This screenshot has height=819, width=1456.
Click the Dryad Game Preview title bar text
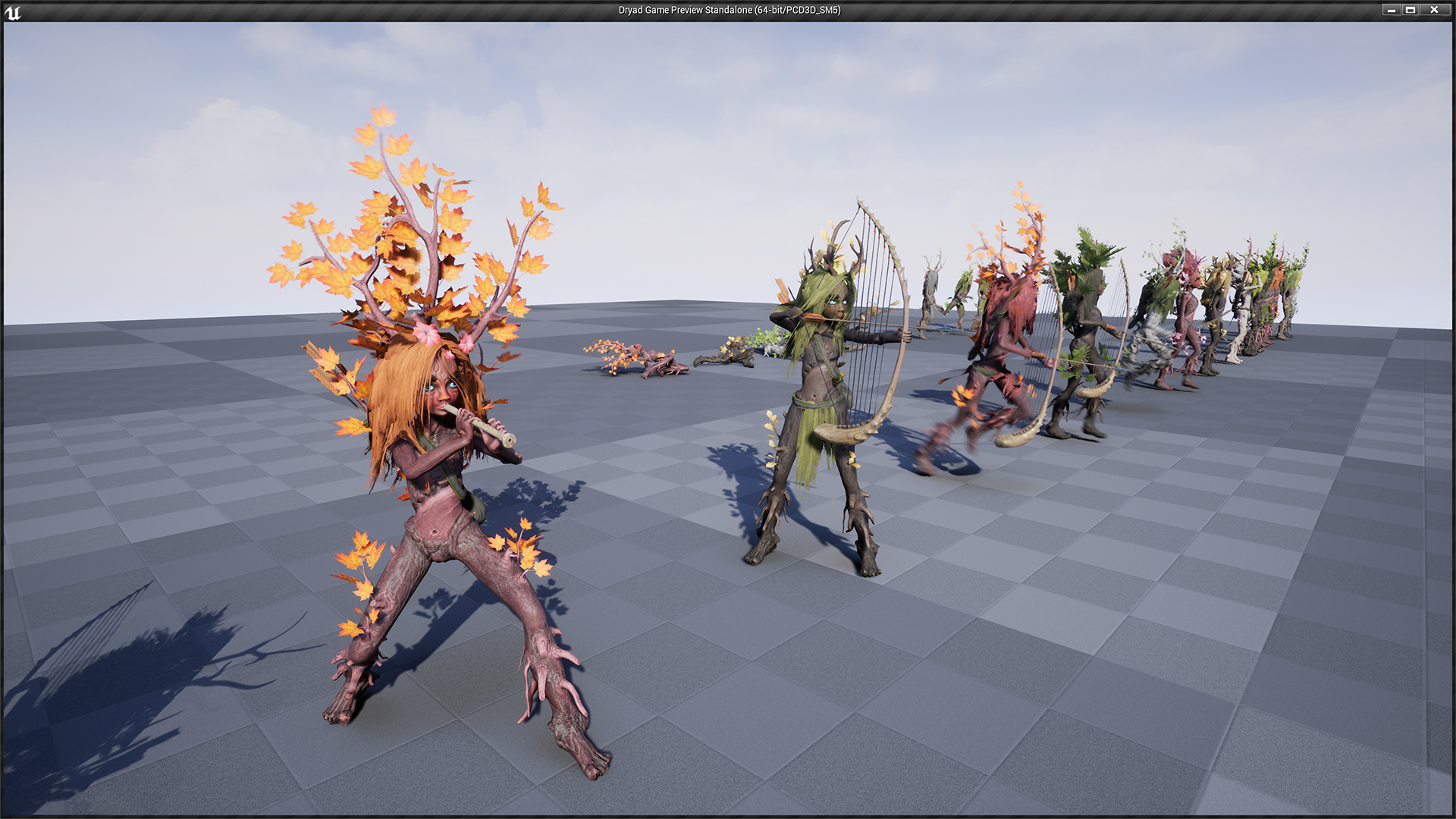click(x=728, y=11)
